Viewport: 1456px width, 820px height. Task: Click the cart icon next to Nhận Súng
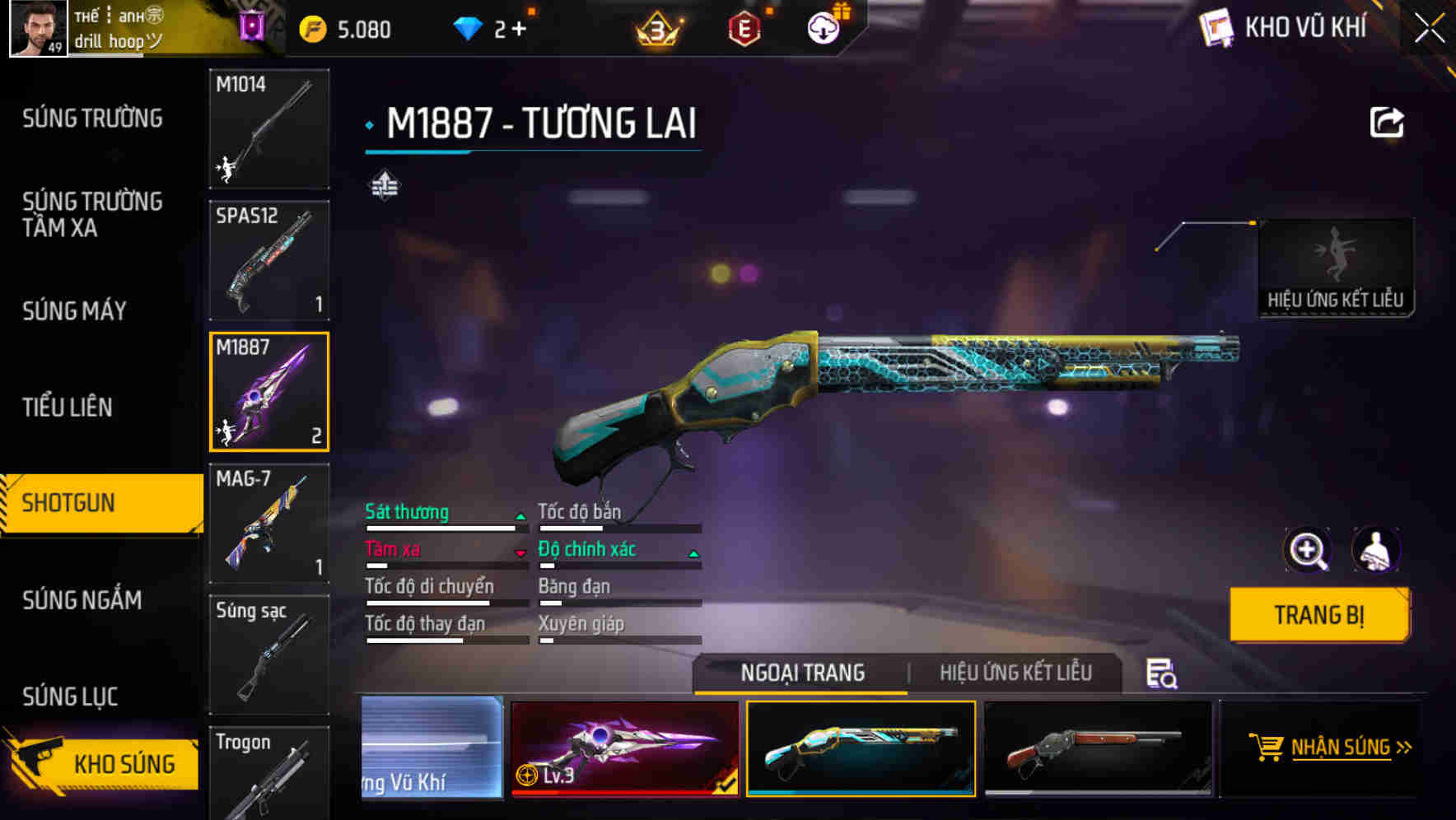(1268, 748)
